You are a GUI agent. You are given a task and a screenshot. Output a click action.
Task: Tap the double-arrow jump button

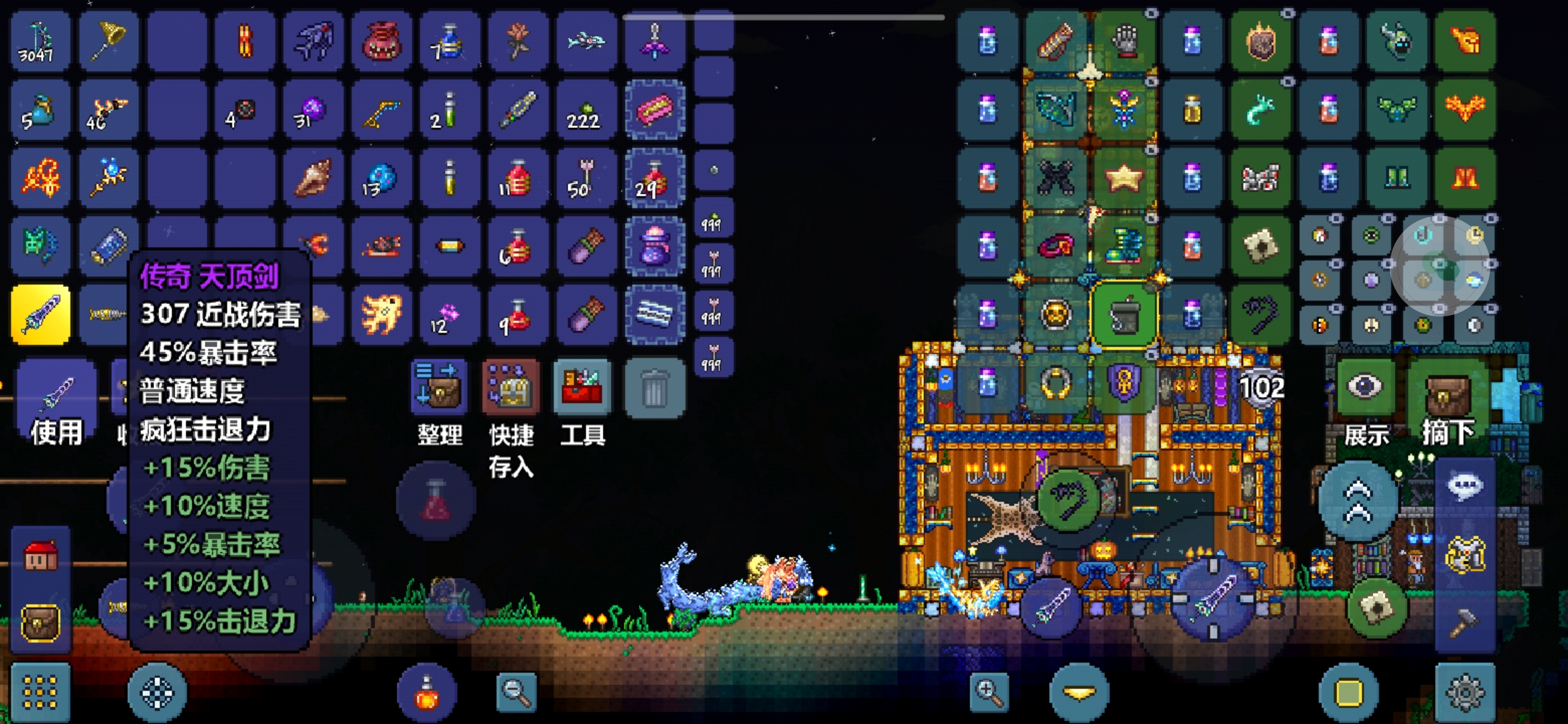point(1358,501)
